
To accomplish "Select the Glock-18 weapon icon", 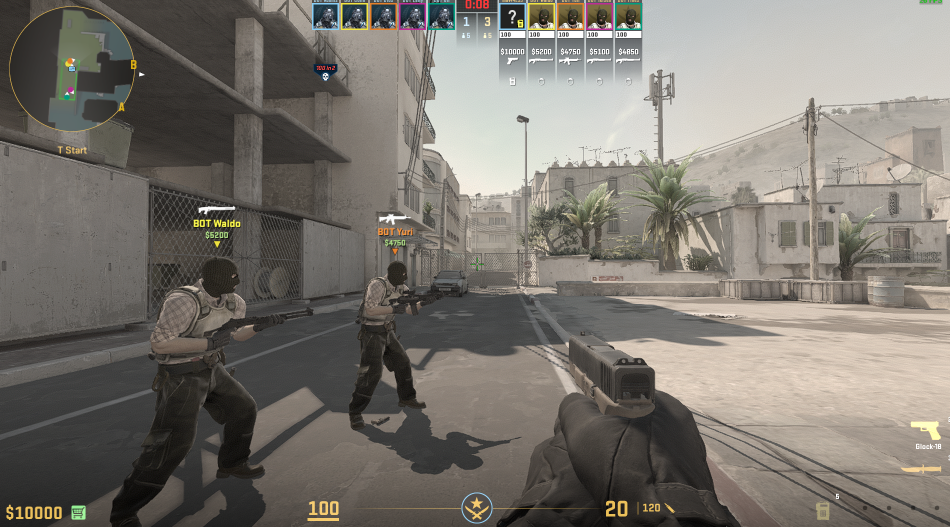I will [925, 433].
